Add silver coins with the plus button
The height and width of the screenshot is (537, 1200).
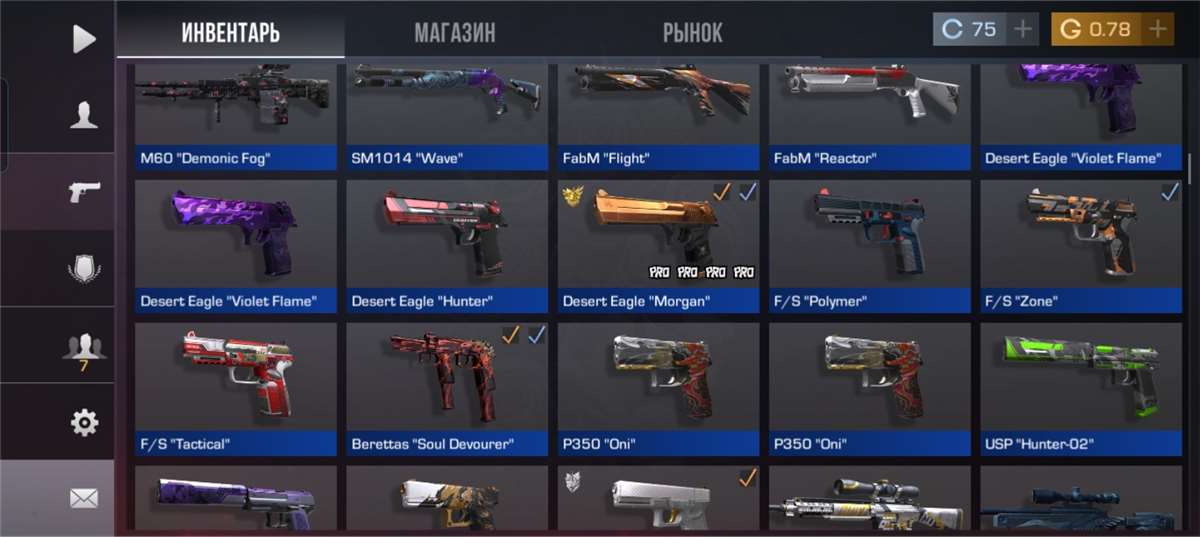tap(1022, 30)
